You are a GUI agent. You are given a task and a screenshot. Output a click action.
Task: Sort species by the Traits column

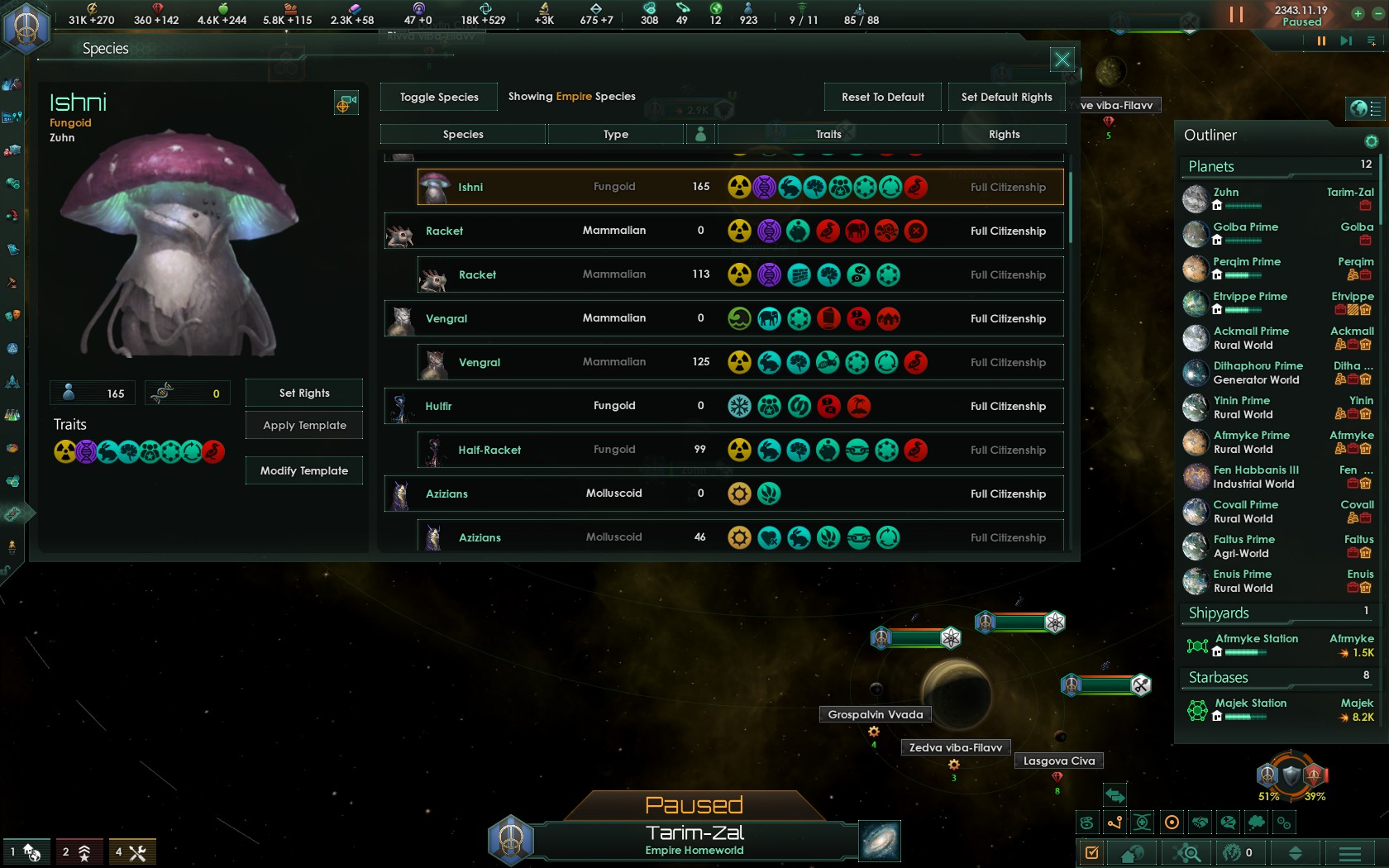[x=828, y=134]
